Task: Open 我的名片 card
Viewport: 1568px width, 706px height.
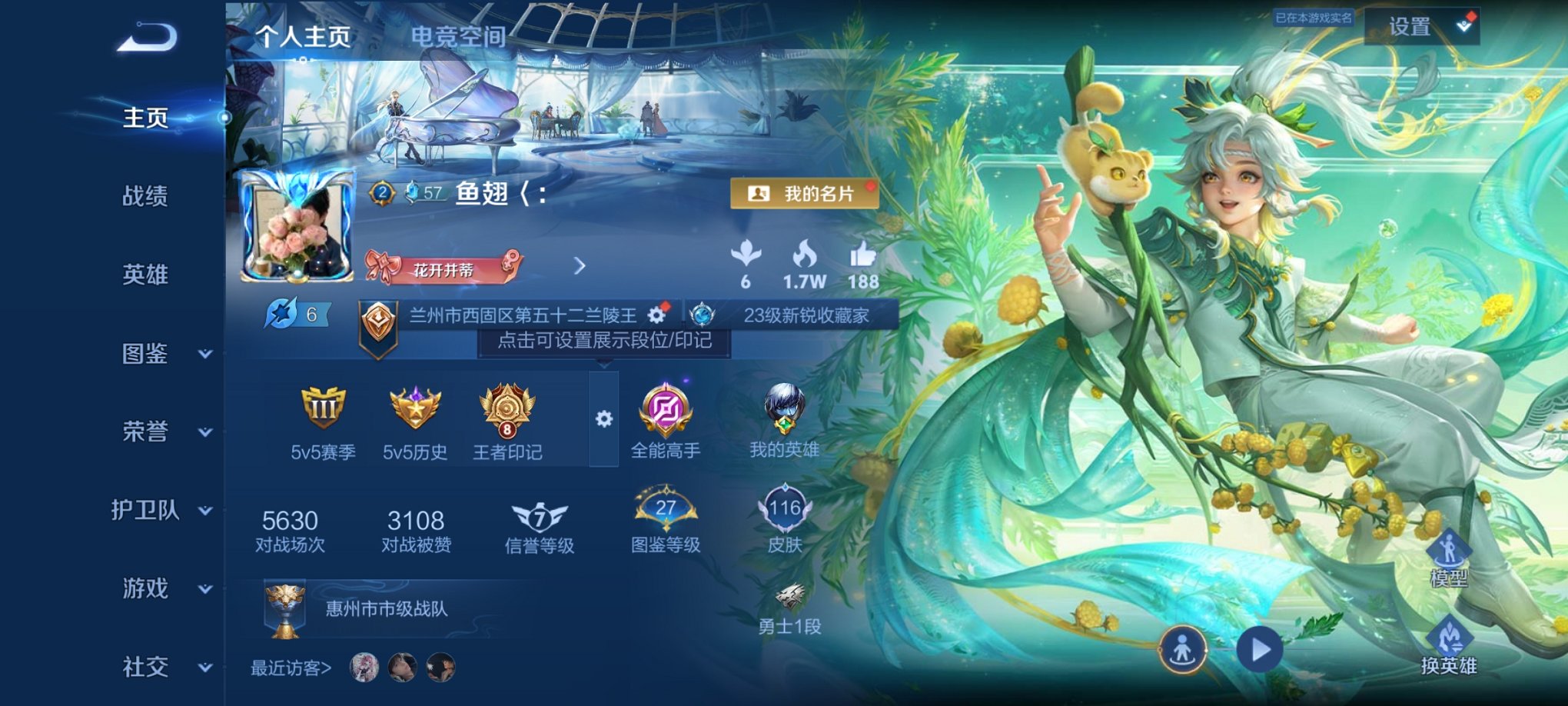Action: coord(802,194)
